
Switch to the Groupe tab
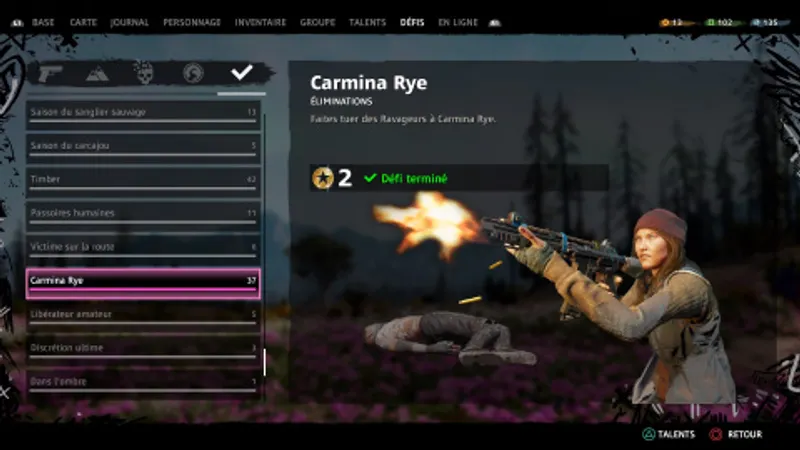[319, 22]
